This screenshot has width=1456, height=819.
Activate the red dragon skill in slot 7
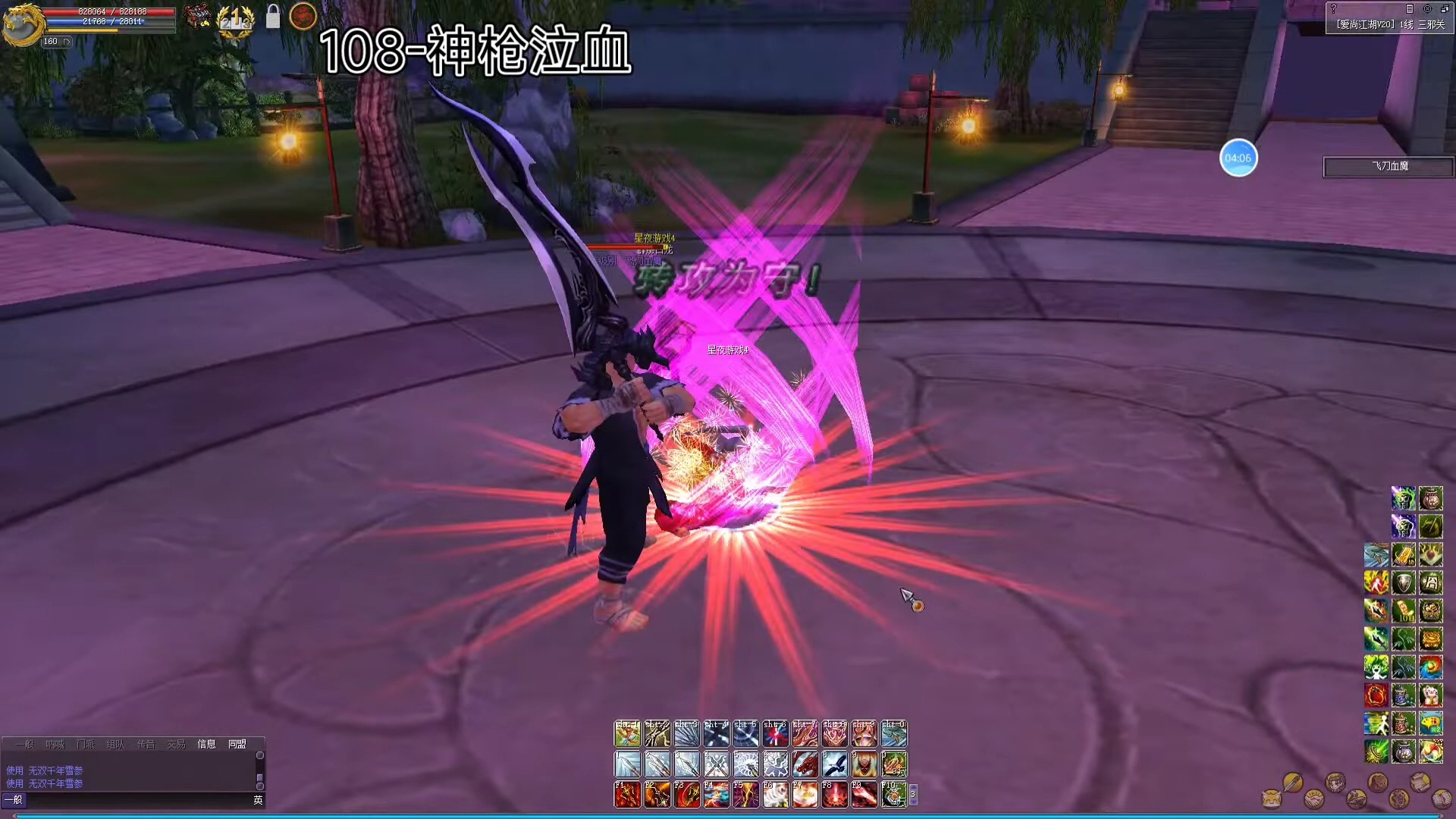click(805, 764)
